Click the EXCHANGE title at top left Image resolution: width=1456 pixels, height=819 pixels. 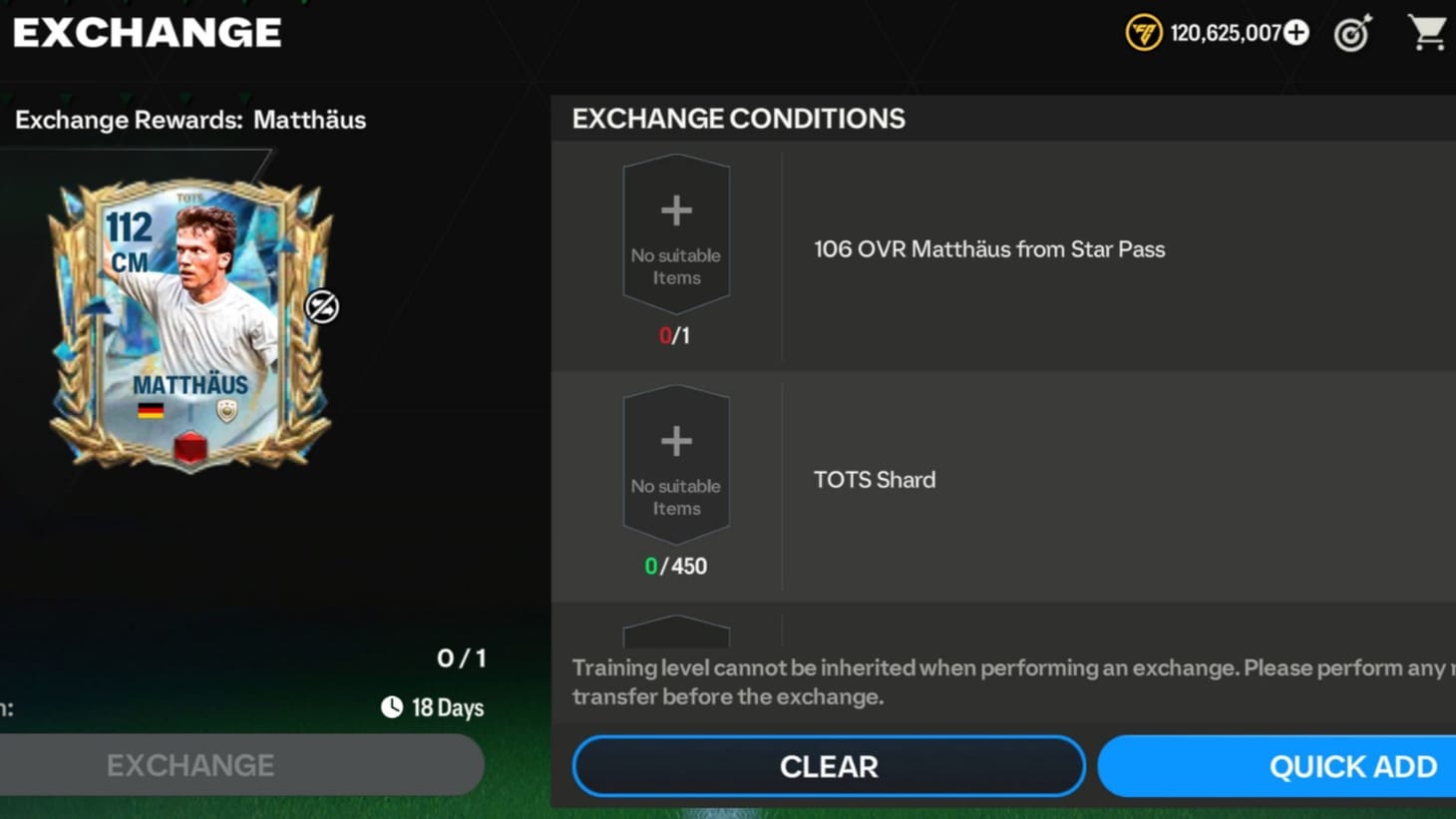pos(146,32)
